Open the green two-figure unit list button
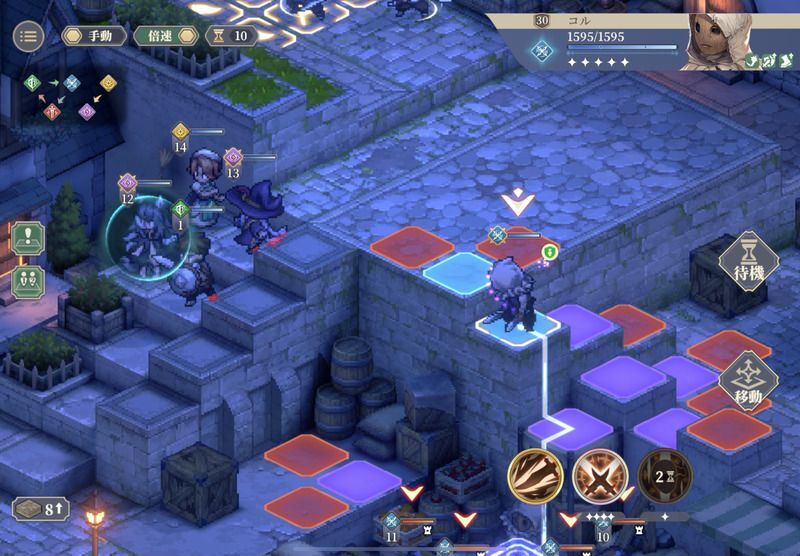 [27, 281]
